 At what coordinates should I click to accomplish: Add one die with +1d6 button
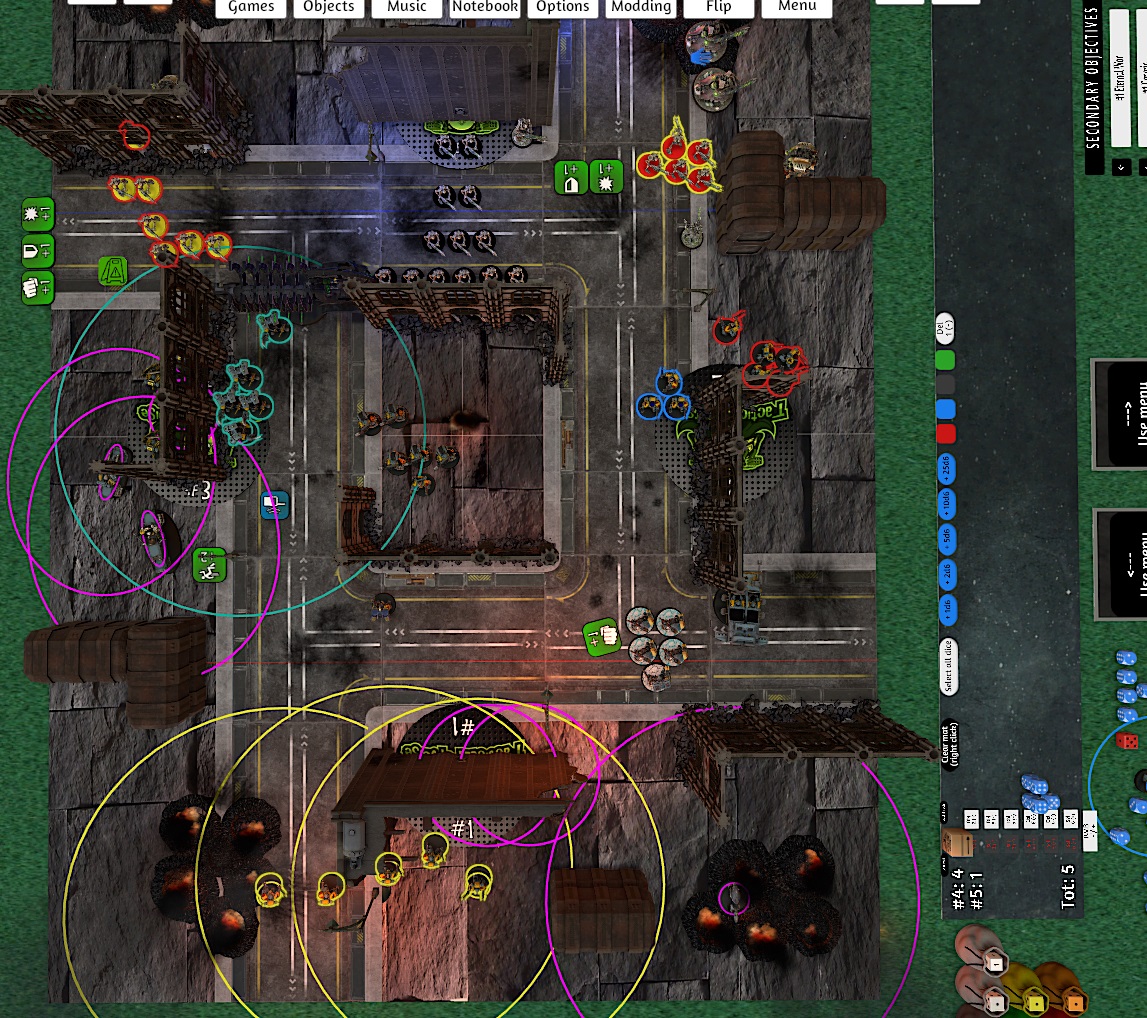[x=946, y=609]
